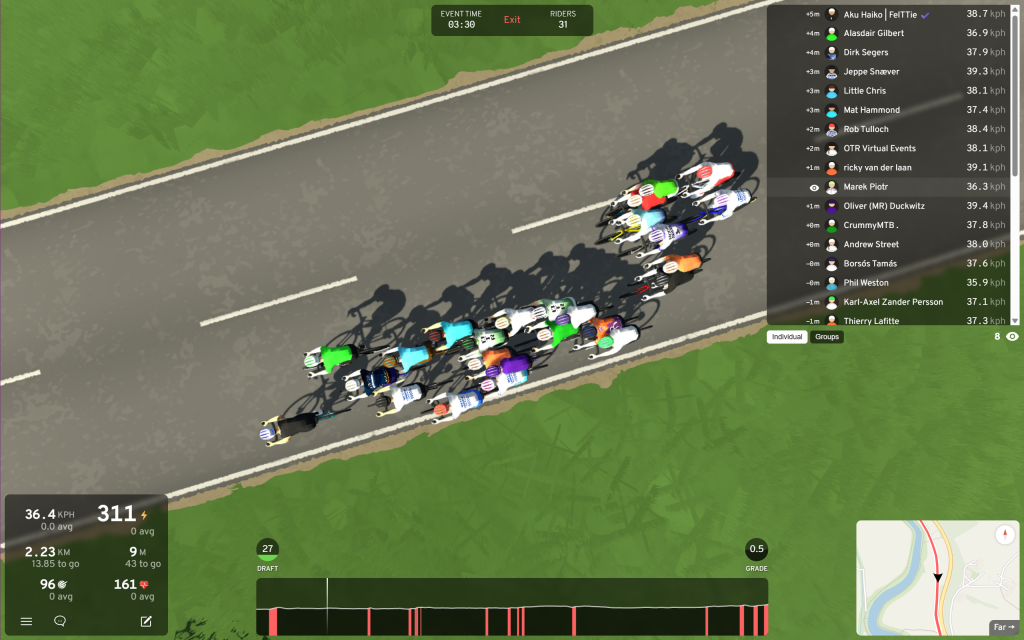
Task: Click the edit stats panel icon
Action: [146, 621]
